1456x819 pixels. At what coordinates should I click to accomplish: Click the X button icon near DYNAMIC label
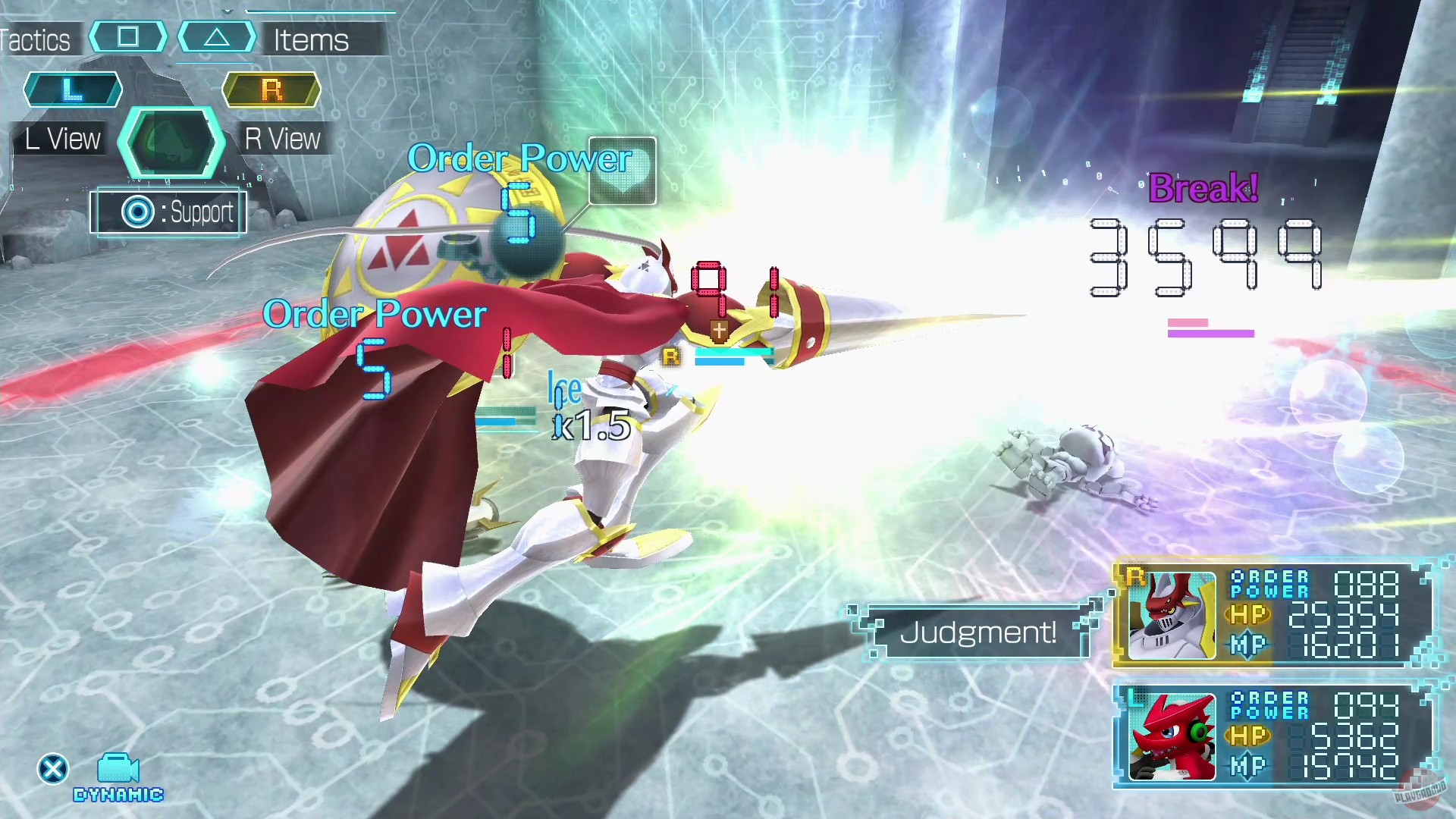[x=52, y=768]
